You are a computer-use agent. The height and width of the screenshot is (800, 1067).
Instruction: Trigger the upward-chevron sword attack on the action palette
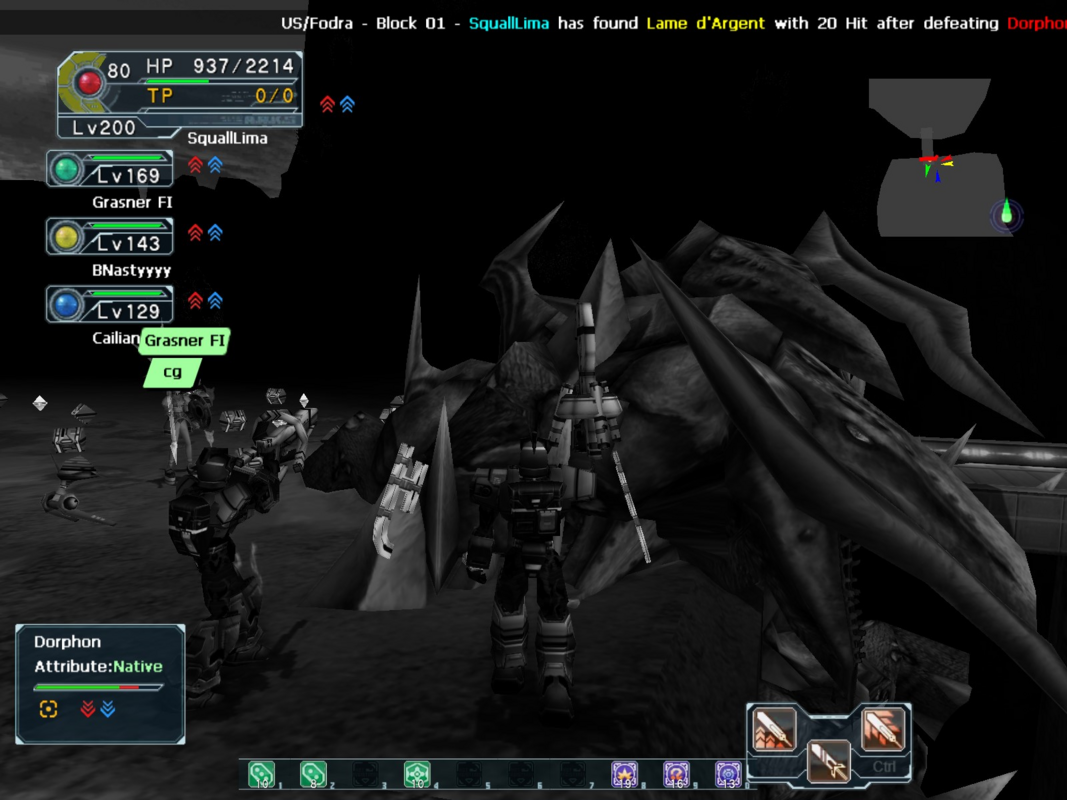tap(775, 729)
